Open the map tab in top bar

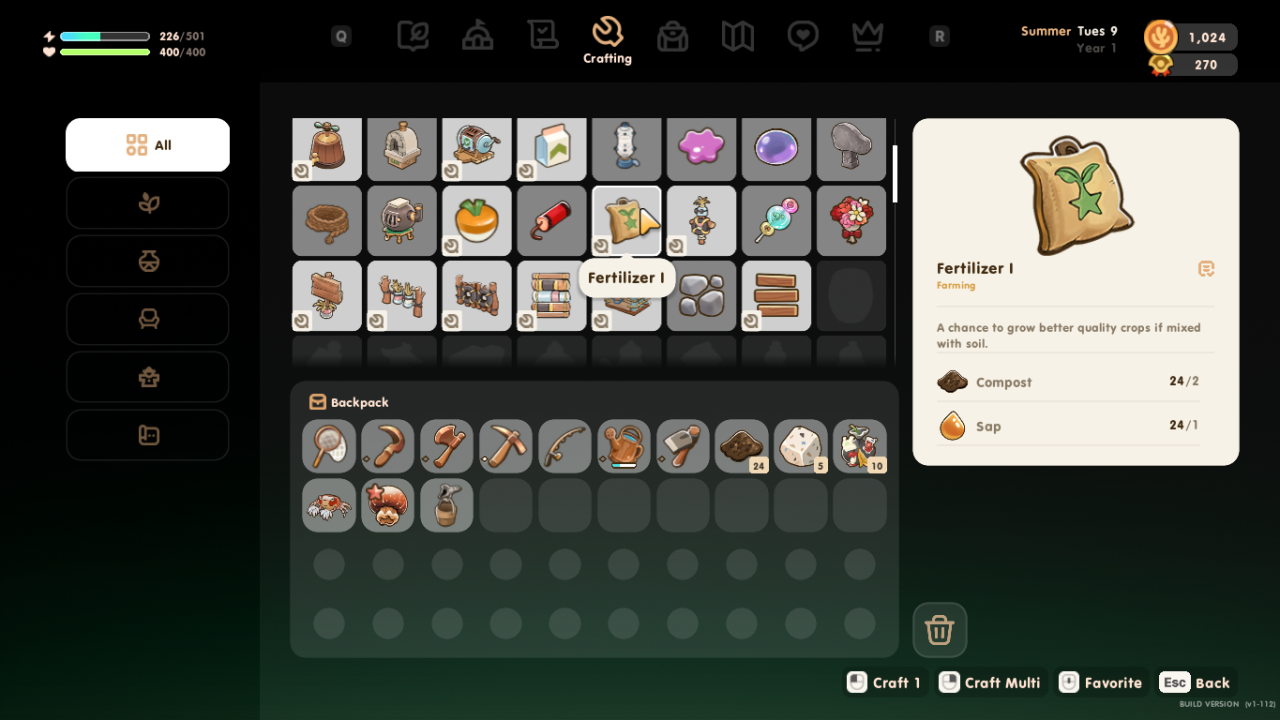tap(738, 37)
